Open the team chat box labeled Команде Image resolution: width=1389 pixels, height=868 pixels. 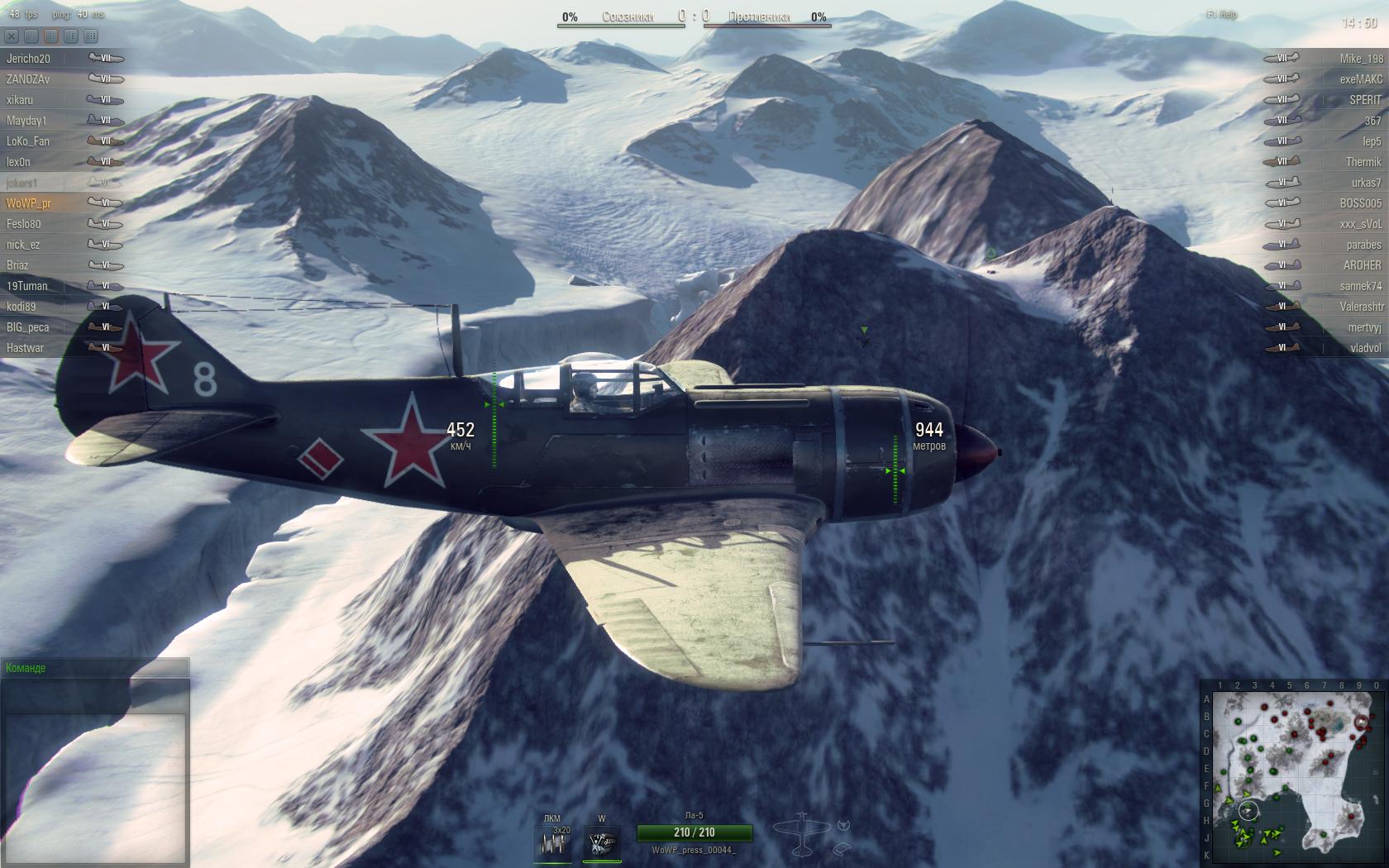94,668
